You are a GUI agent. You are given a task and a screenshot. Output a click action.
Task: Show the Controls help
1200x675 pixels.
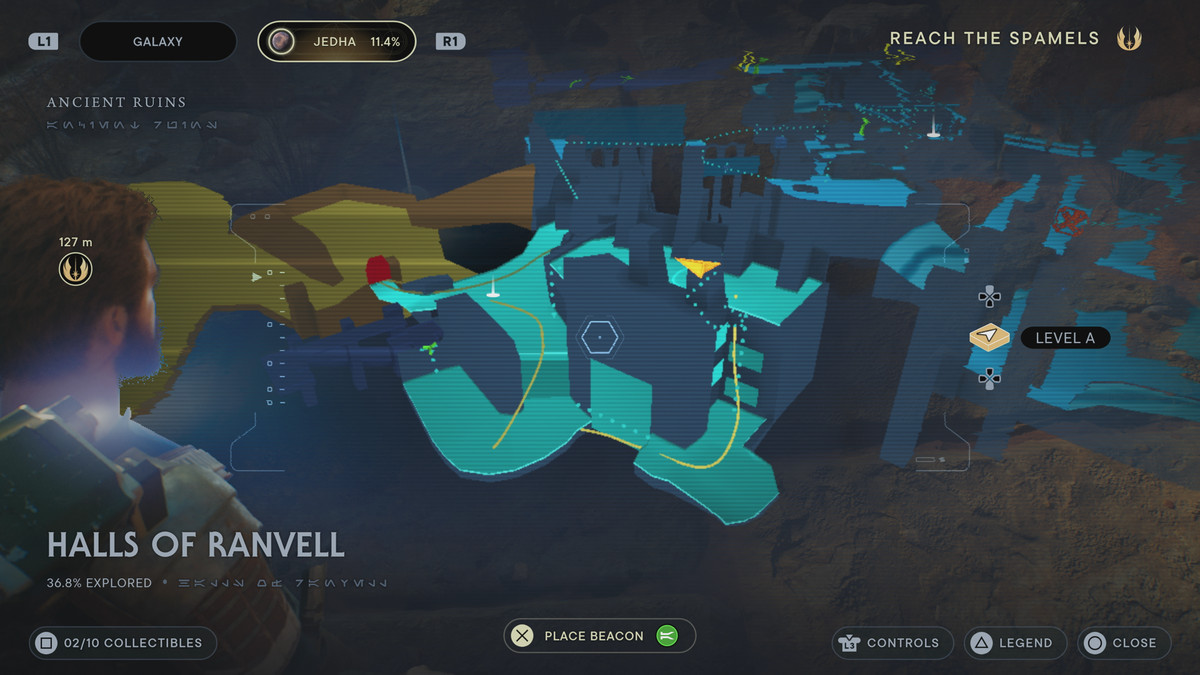[891, 643]
